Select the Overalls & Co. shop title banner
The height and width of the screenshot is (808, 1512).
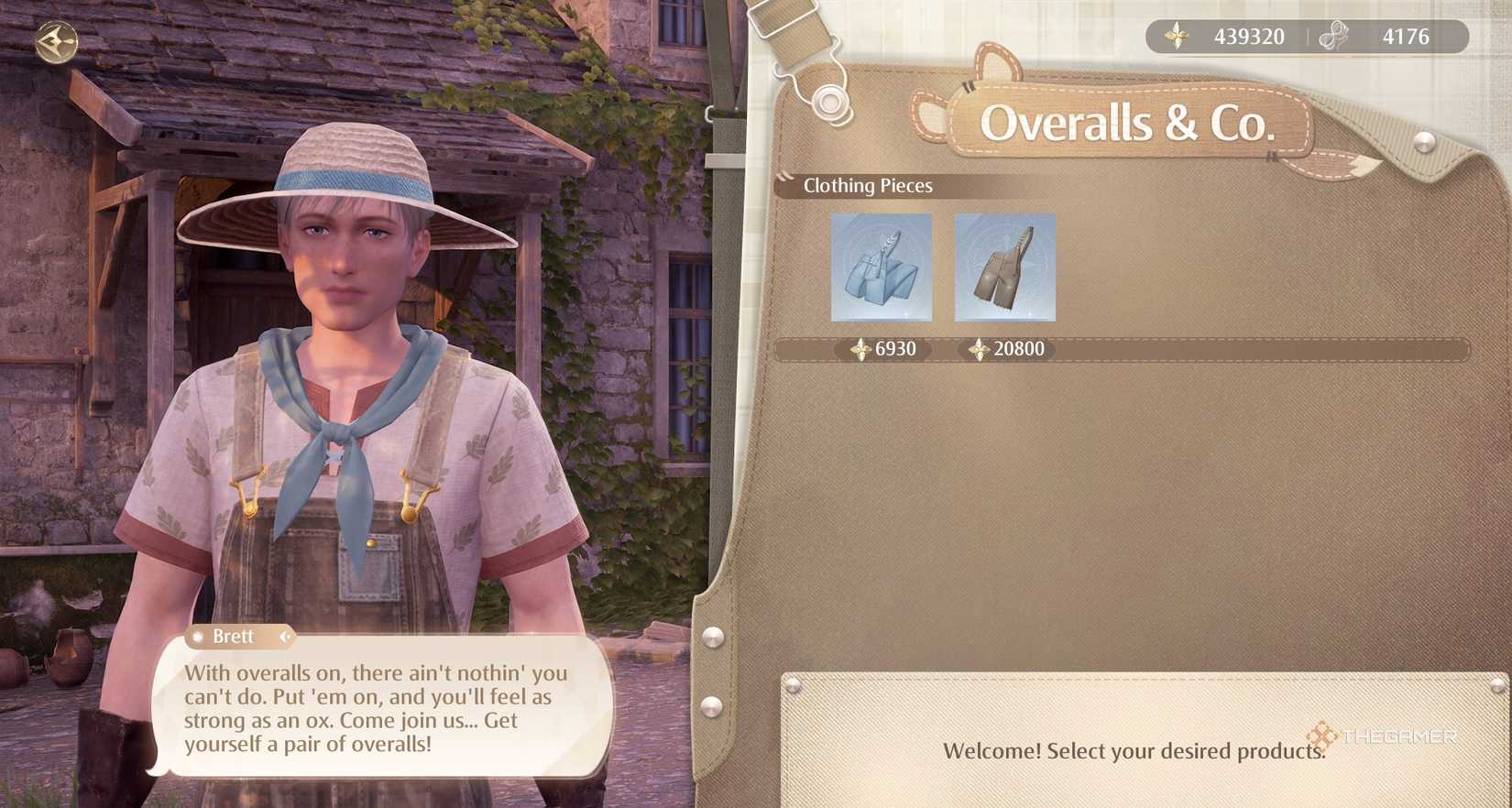1128,122
